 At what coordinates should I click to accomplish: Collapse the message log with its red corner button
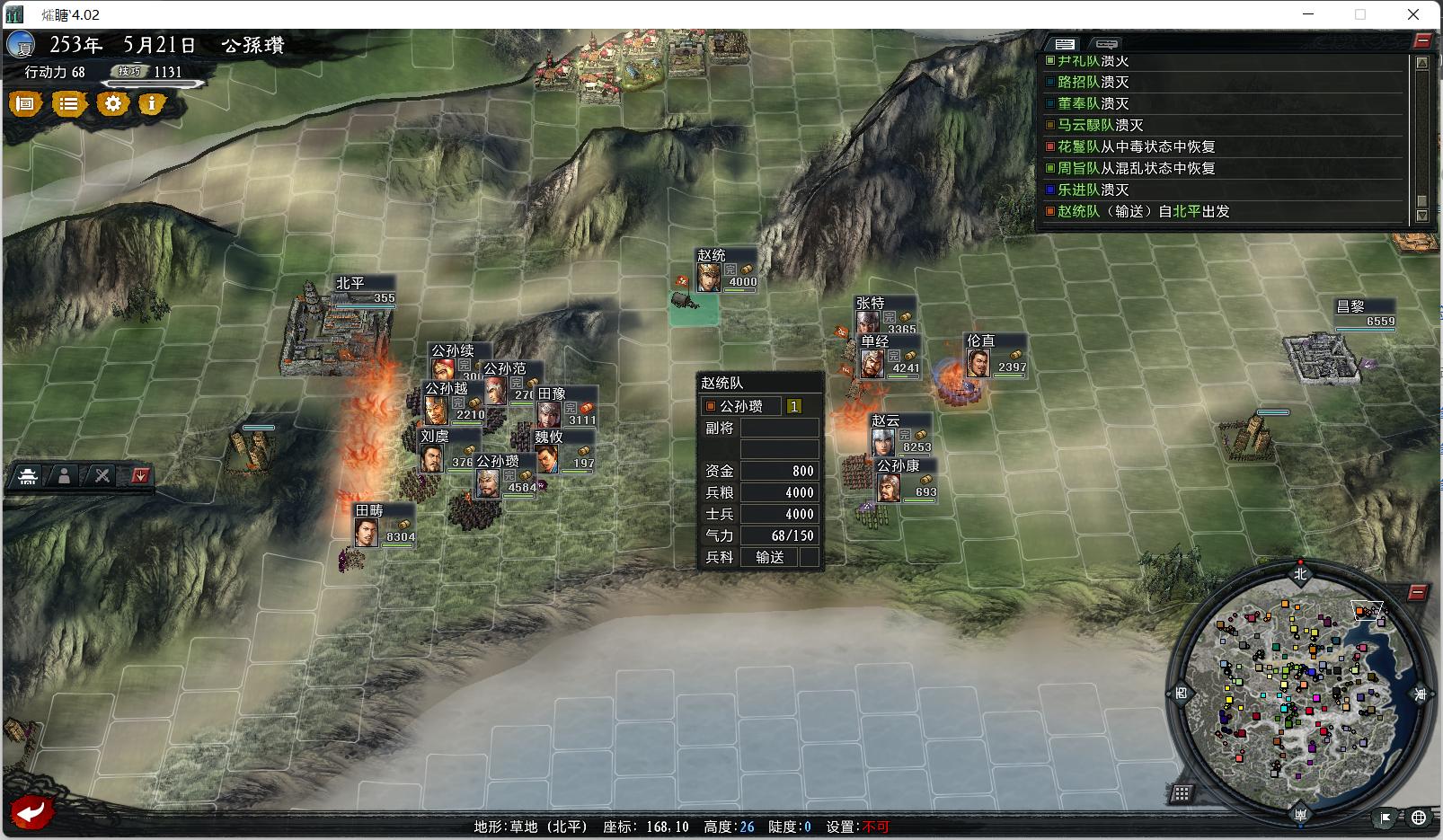(1421, 38)
